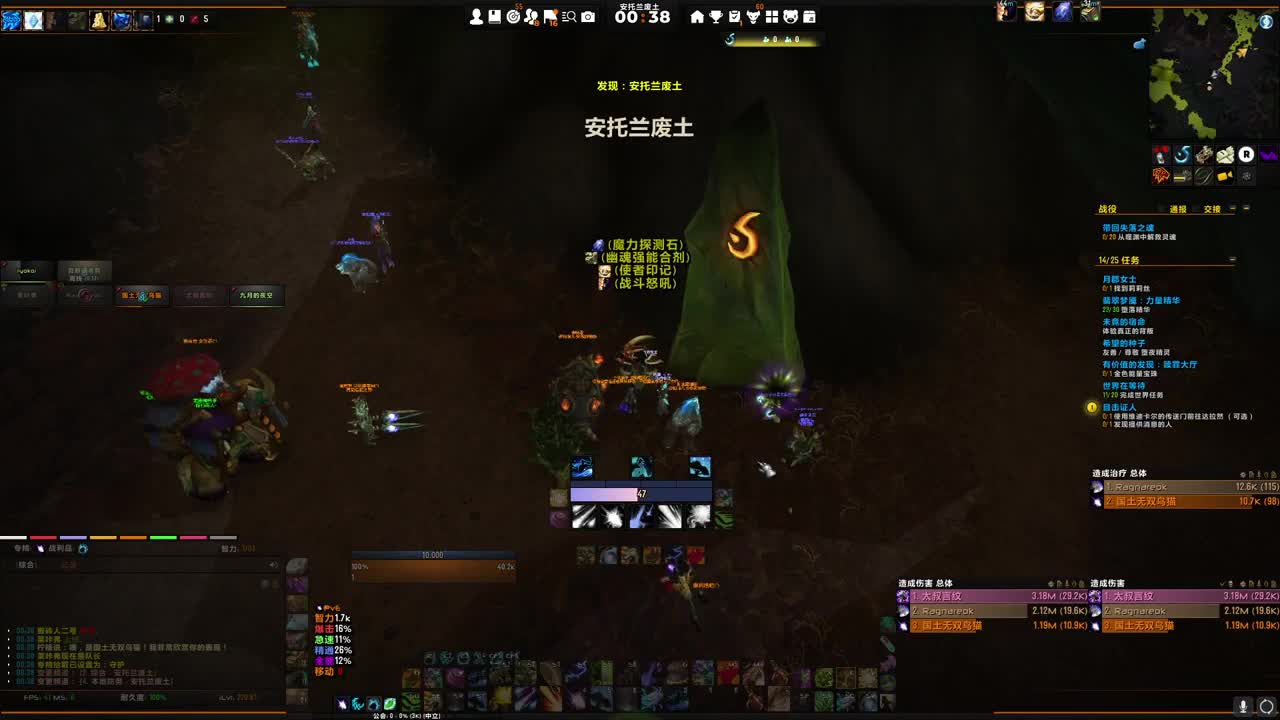The image size is (1280, 720).
Task: Open the 综合 chat tab dropdown arrow
Action: pos(271,565)
